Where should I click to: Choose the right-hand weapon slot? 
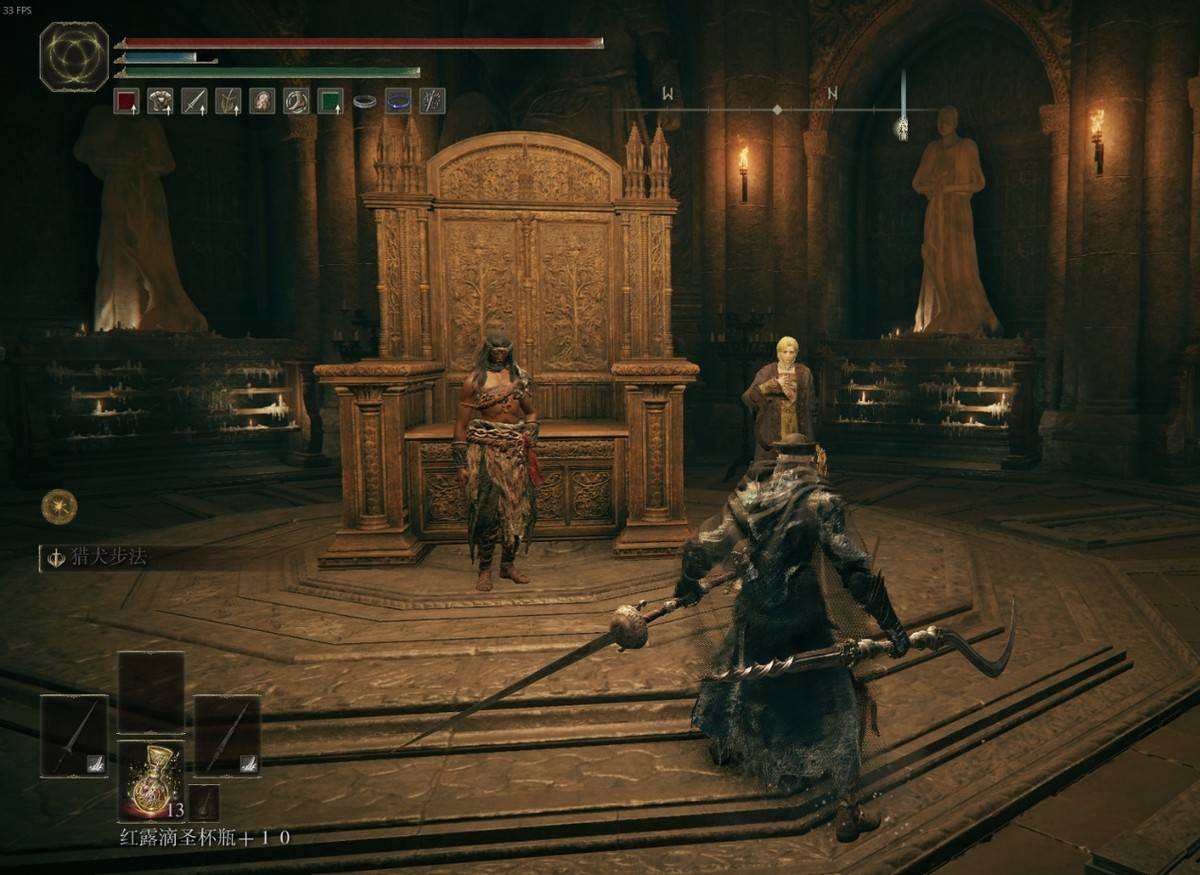click(x=227, y=736)
